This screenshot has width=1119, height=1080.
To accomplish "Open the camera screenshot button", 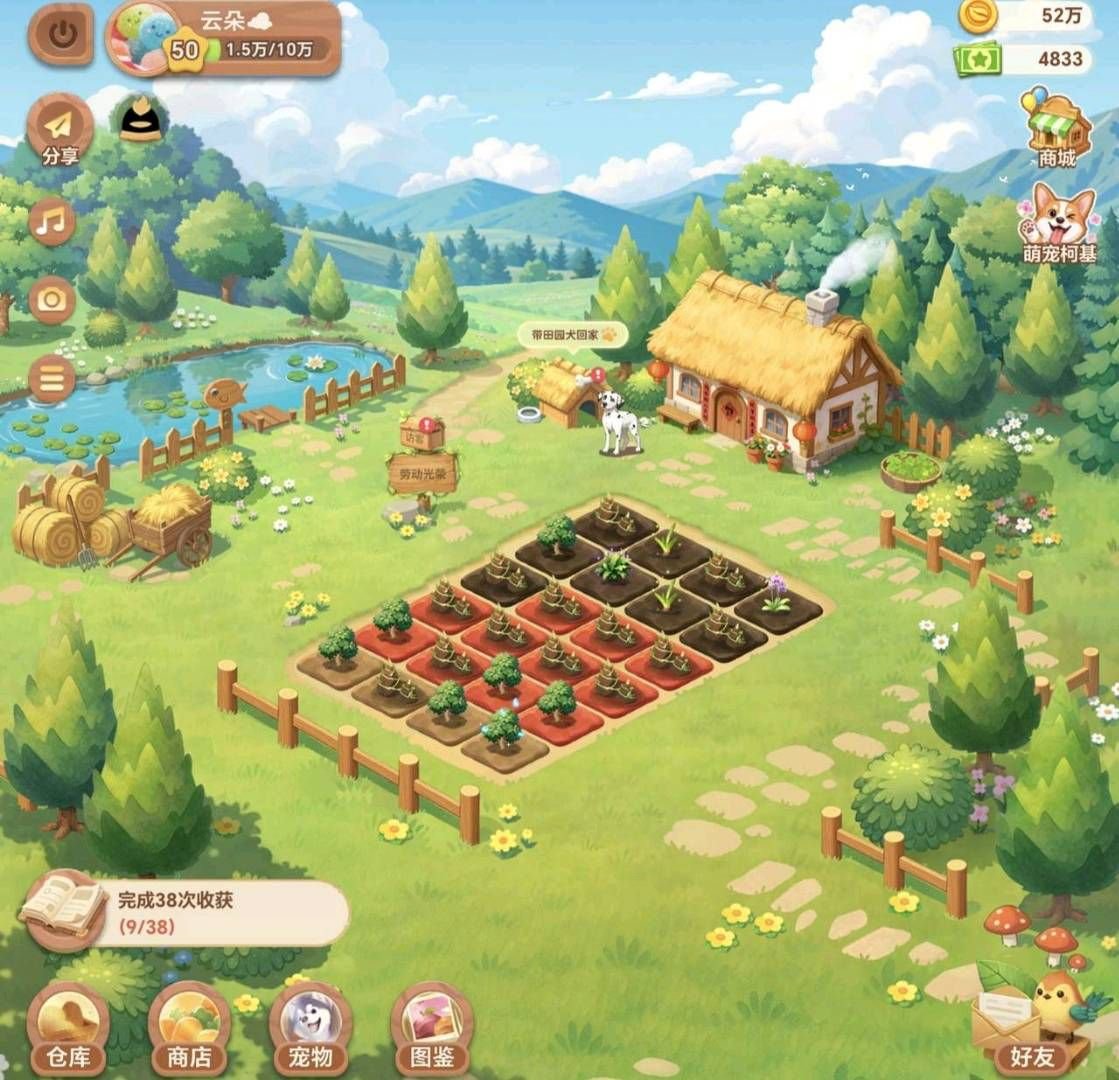I will click(x=52, y=300).
